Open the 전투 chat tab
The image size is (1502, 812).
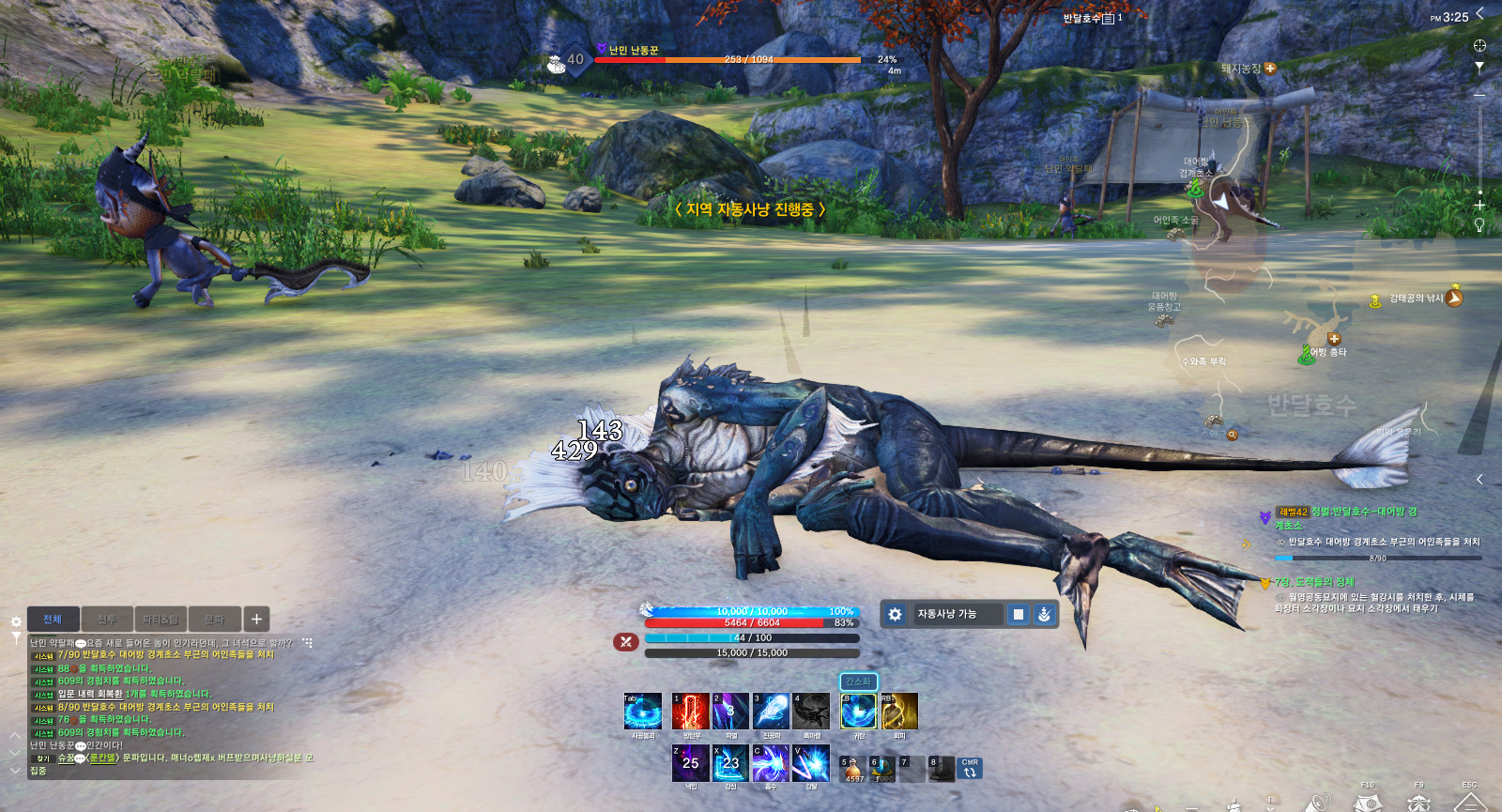pos(107,620)
